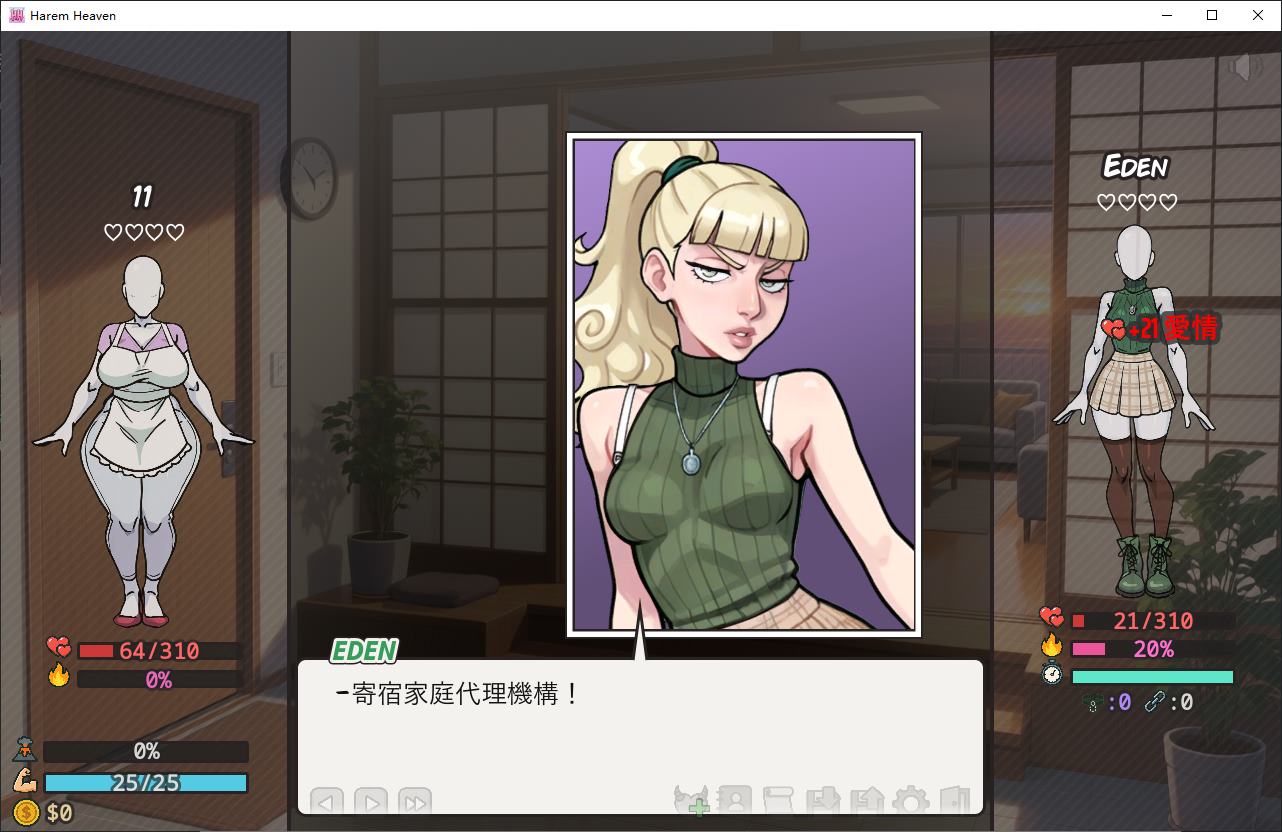The image size is (1282, 832).
Task: Click the +21 愛情 love popup
Action: click(x=1160, y=327)
